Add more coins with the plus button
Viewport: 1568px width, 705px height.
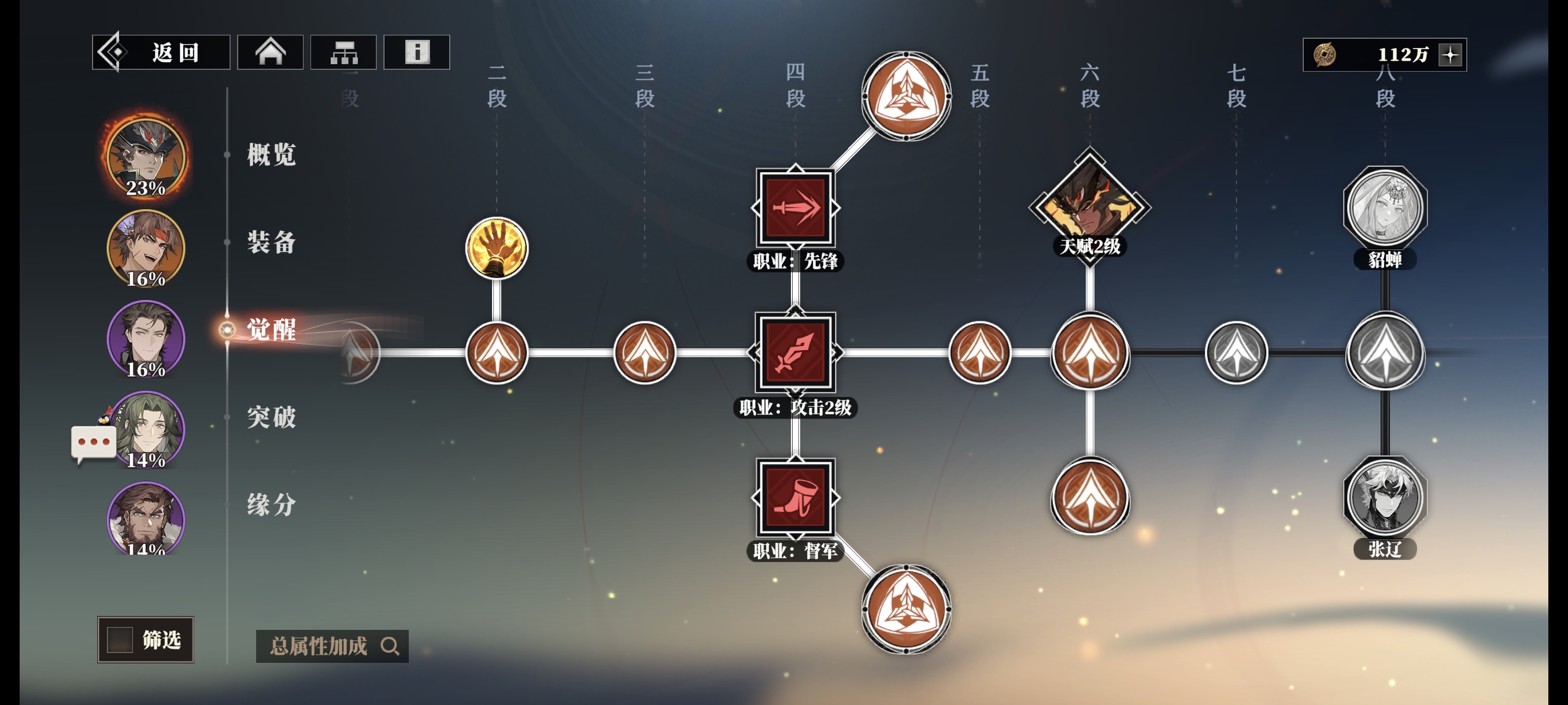pyautogui.click(x=1451, y=55)
